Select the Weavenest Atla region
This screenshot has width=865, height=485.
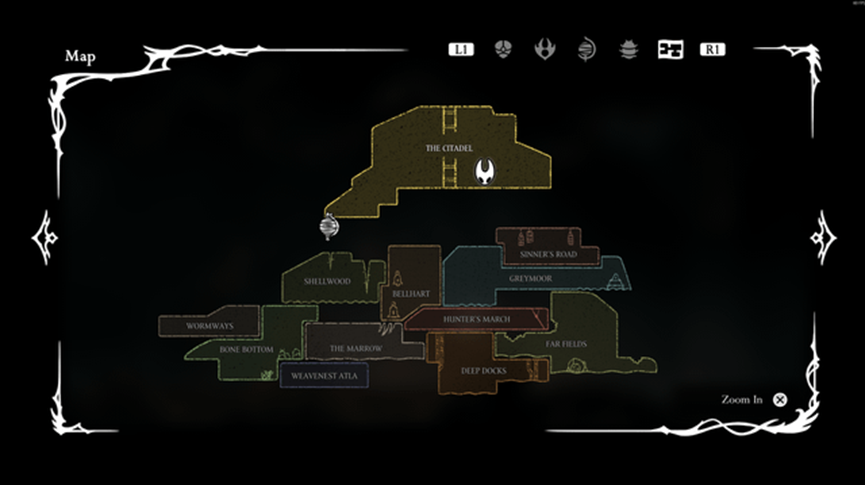(324, 376)
